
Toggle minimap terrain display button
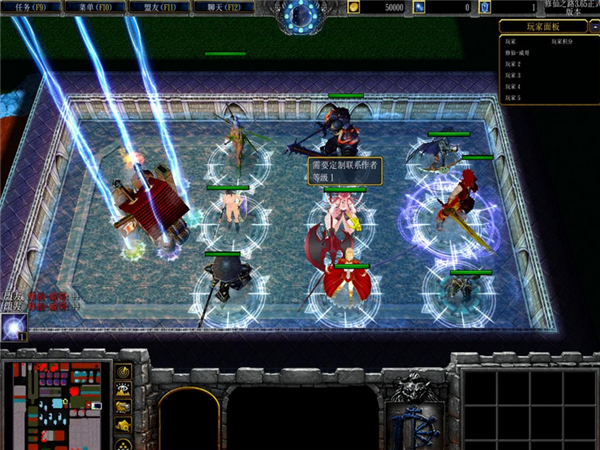tap(123, 390)
